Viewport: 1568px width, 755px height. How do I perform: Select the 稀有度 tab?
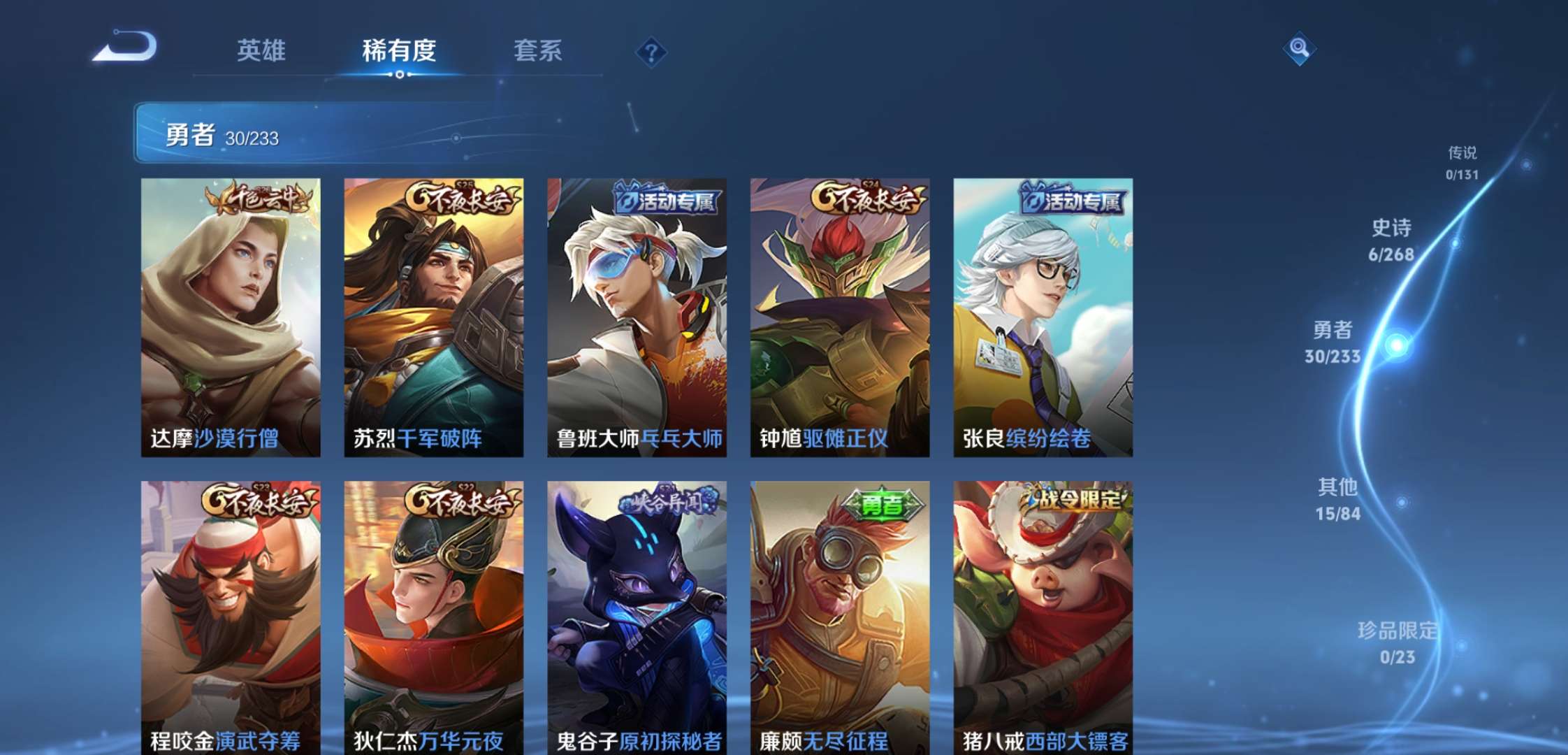pyautogui.click(x=399, y=50)
